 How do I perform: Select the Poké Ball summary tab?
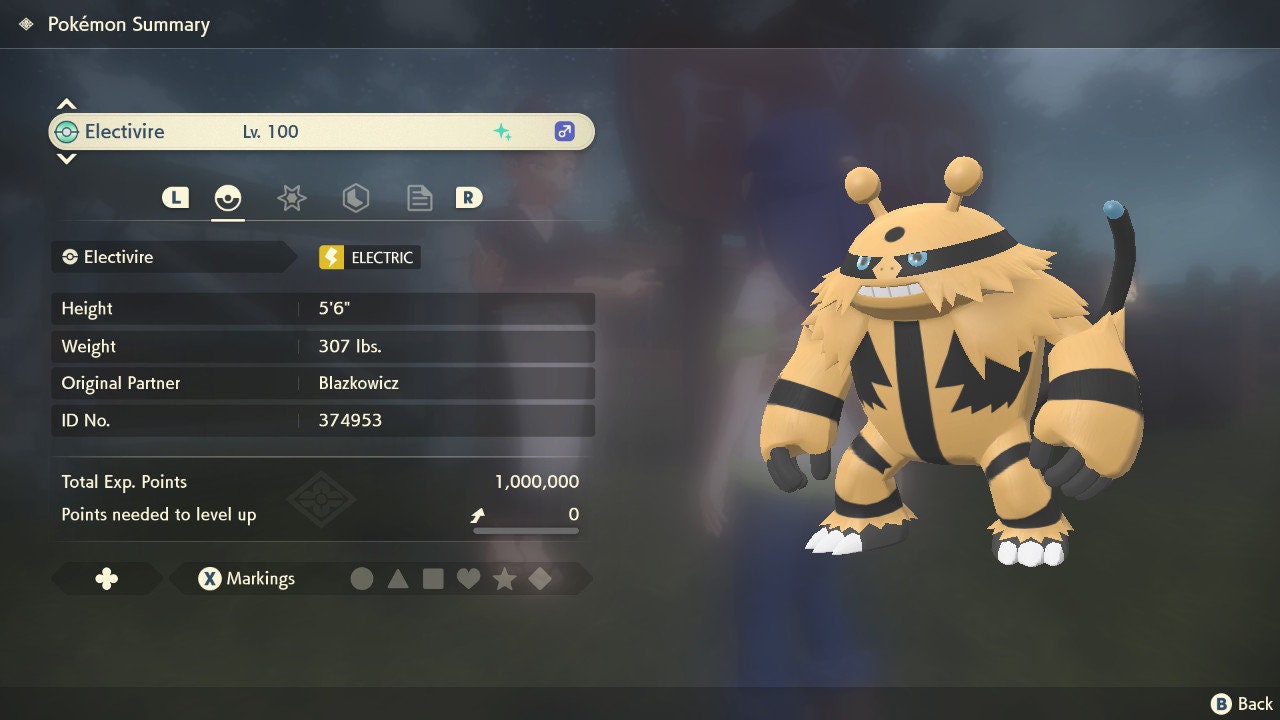(228, 198)
